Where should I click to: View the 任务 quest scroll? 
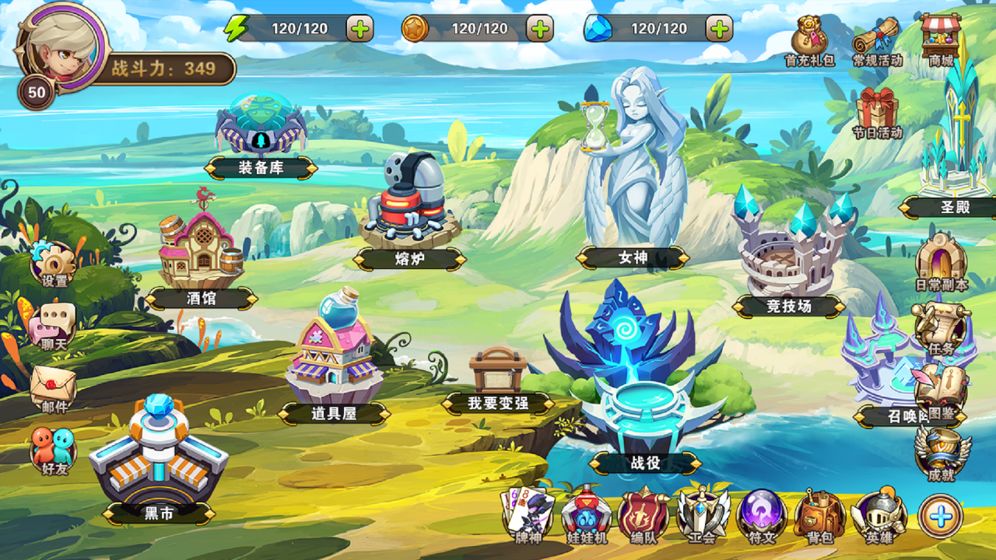(941, 326)
